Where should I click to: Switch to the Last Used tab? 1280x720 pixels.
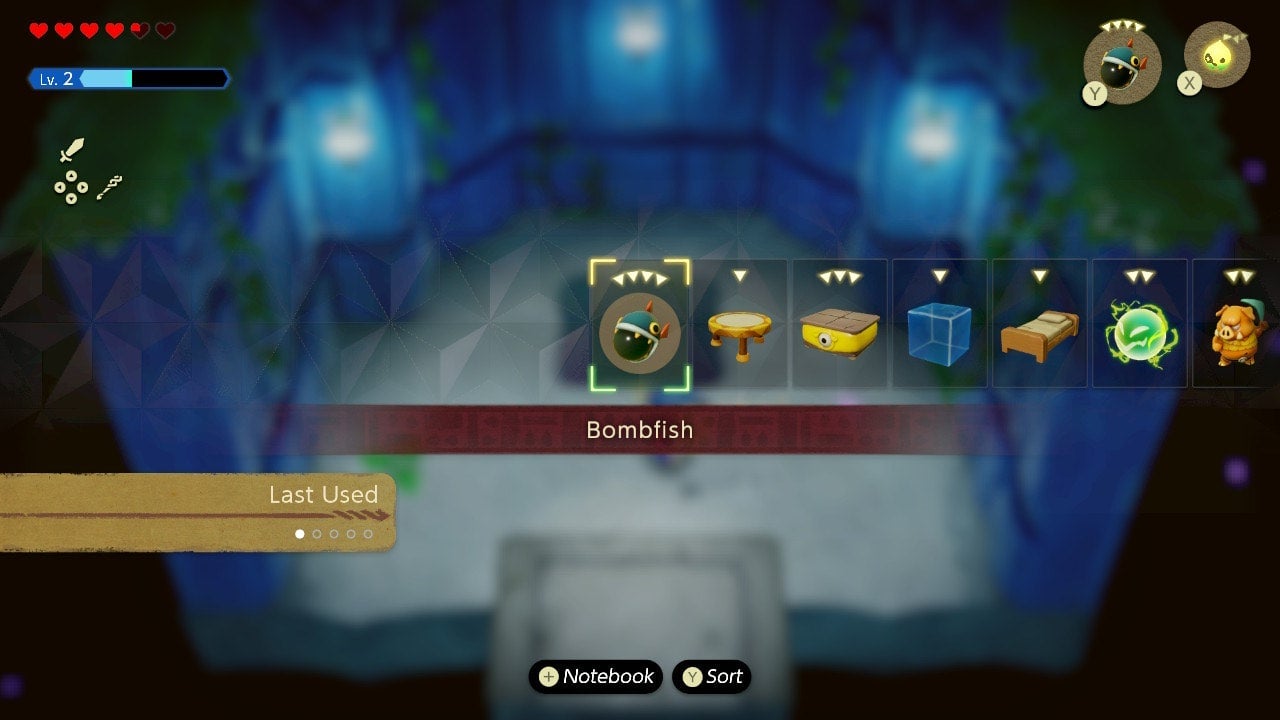pyautogui.click(x=322, y=494)
